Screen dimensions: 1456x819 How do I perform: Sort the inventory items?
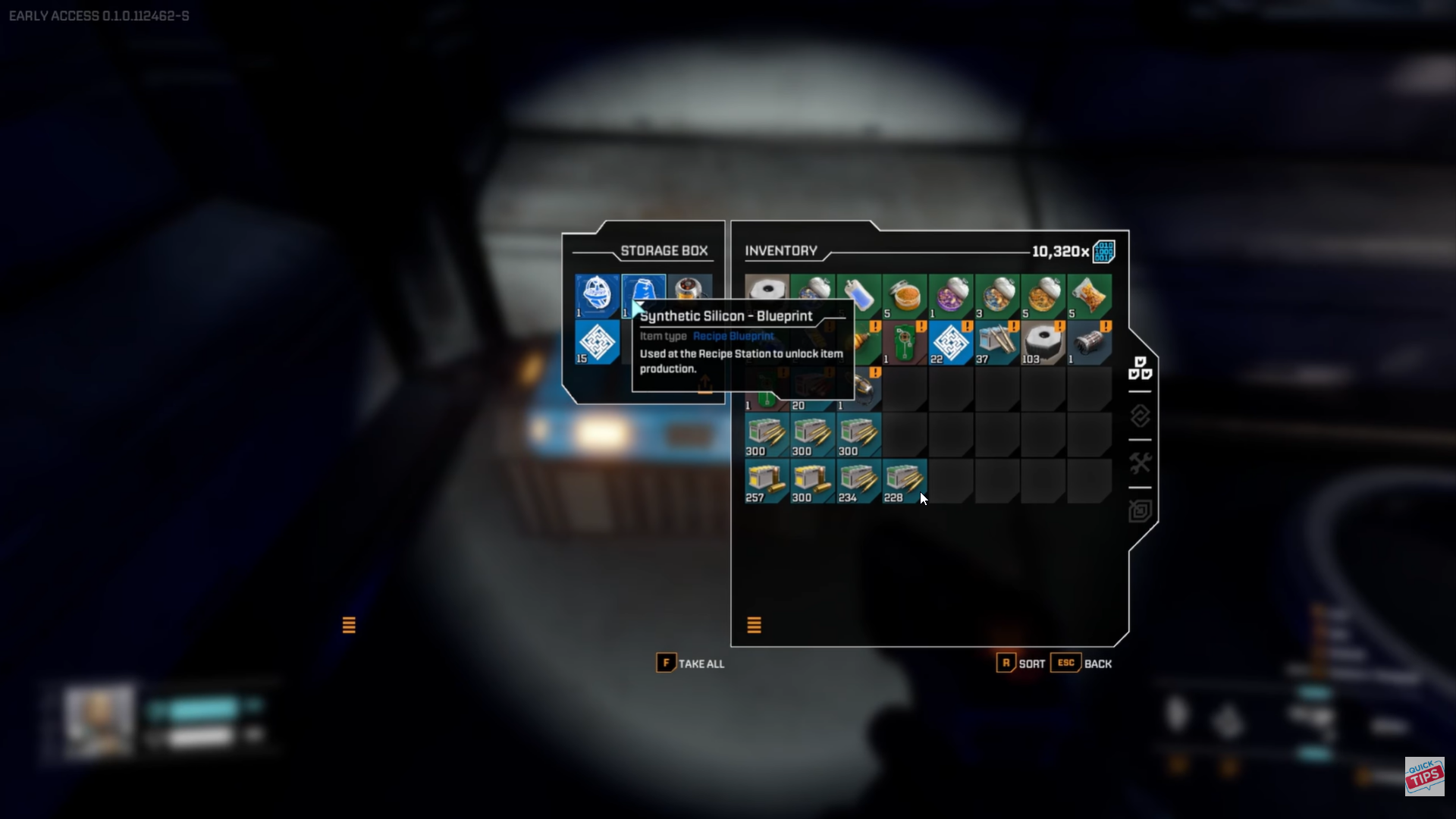click(x=1021, y=664)
